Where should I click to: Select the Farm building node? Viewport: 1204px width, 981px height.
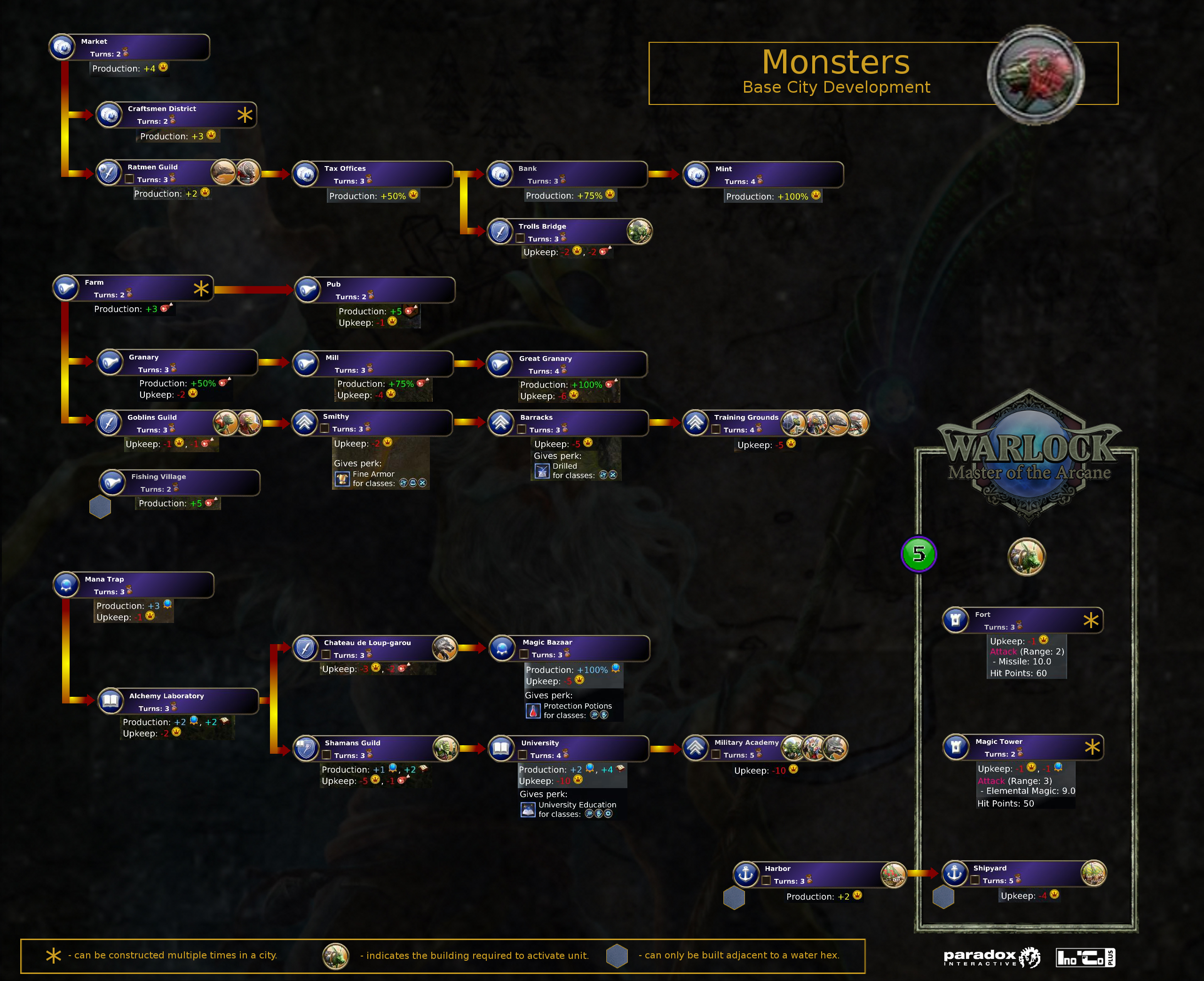133,288
